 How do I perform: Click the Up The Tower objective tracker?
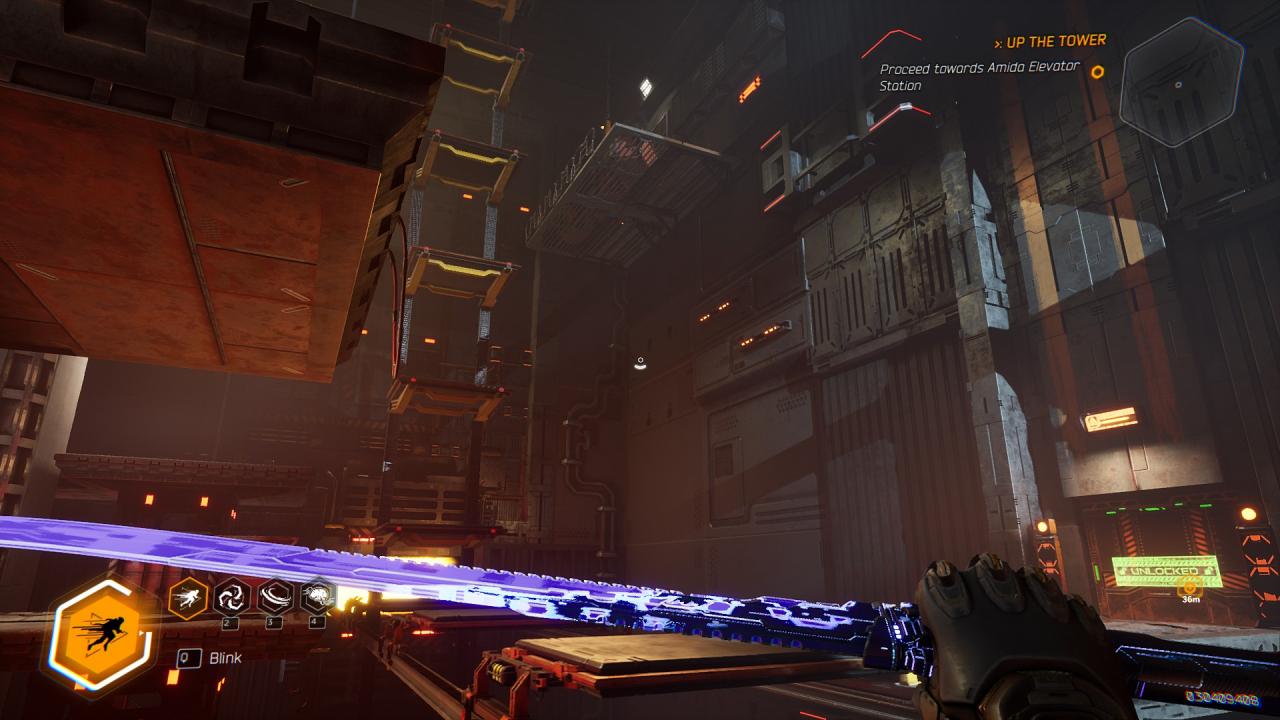1050,41
